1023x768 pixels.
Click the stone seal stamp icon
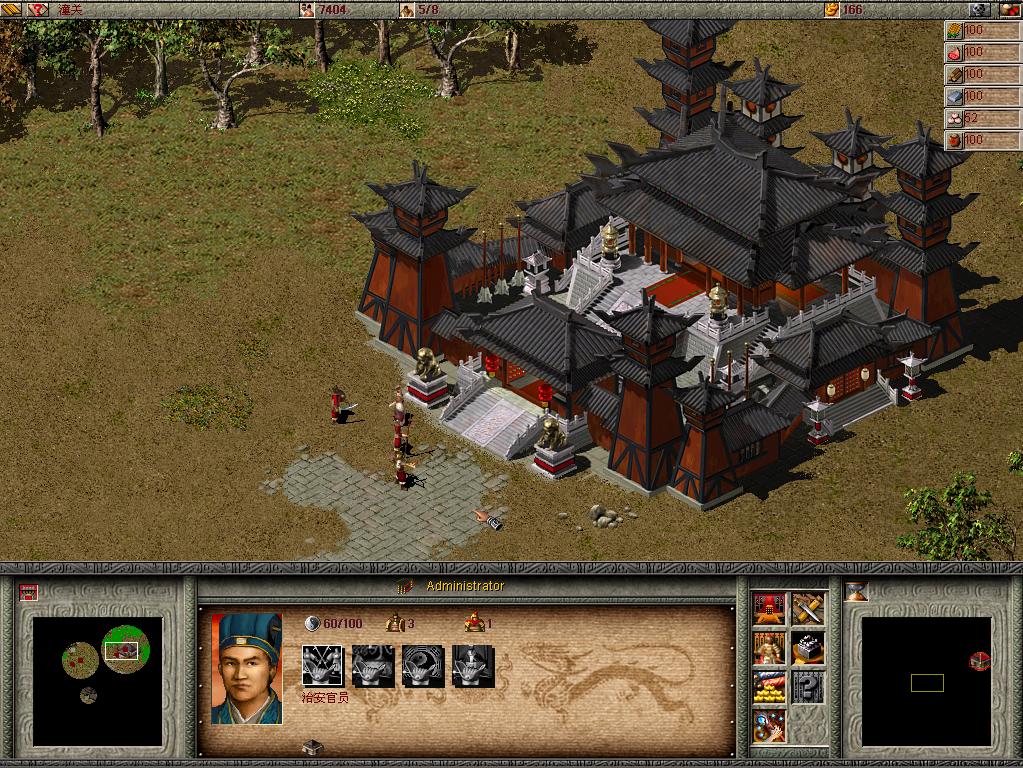click(808, 648)
